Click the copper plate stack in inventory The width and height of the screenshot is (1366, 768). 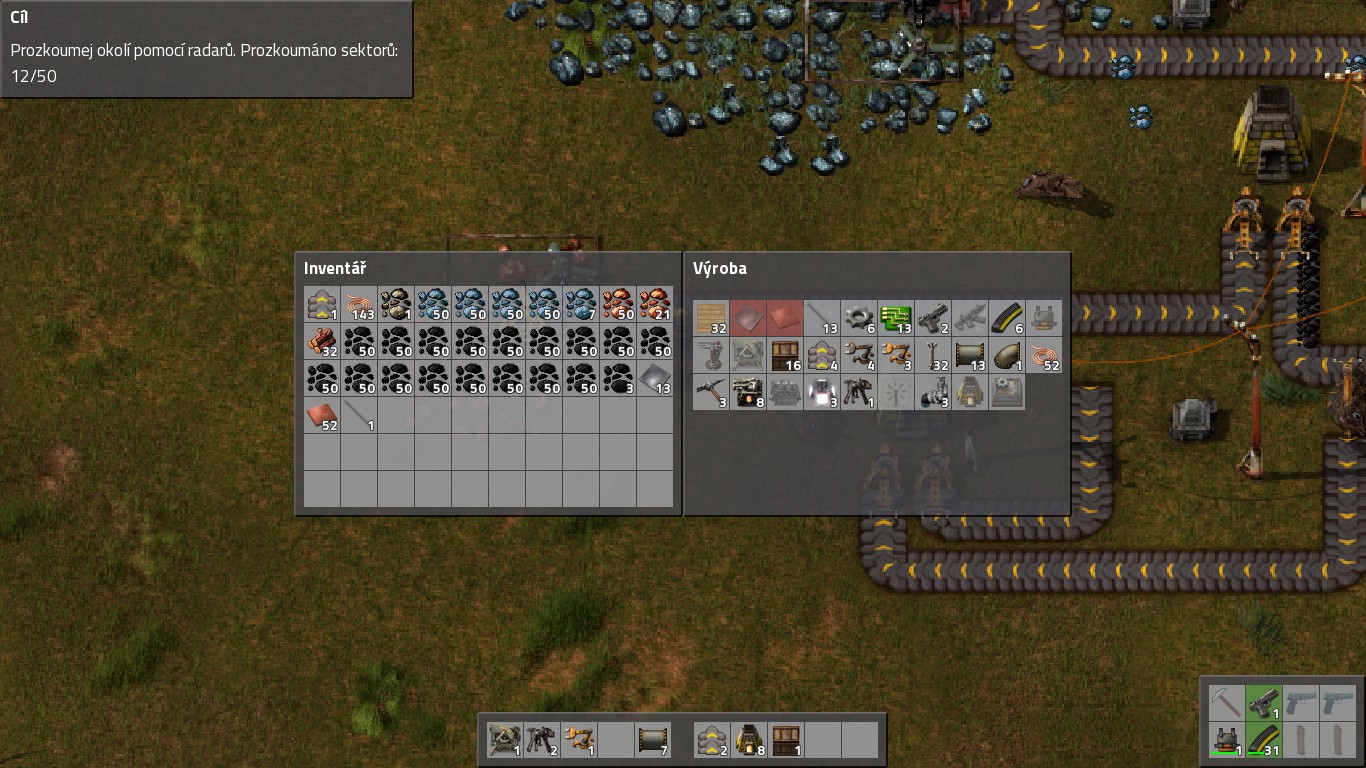point(322,415)
